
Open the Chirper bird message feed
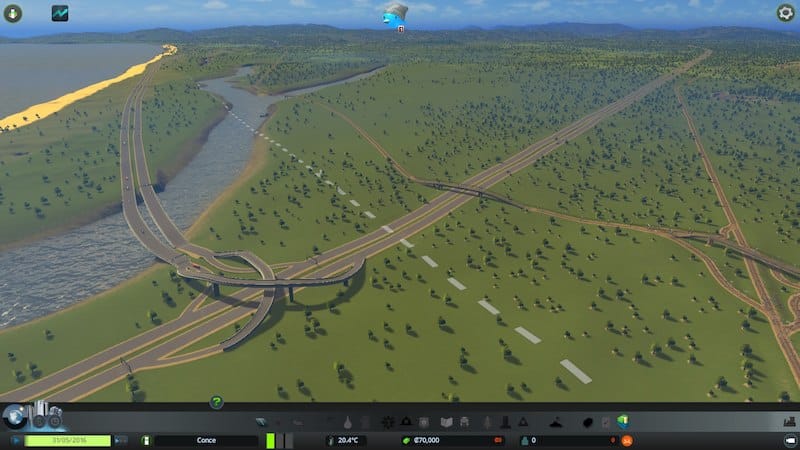pyautogui.click(x=394, y=14)
